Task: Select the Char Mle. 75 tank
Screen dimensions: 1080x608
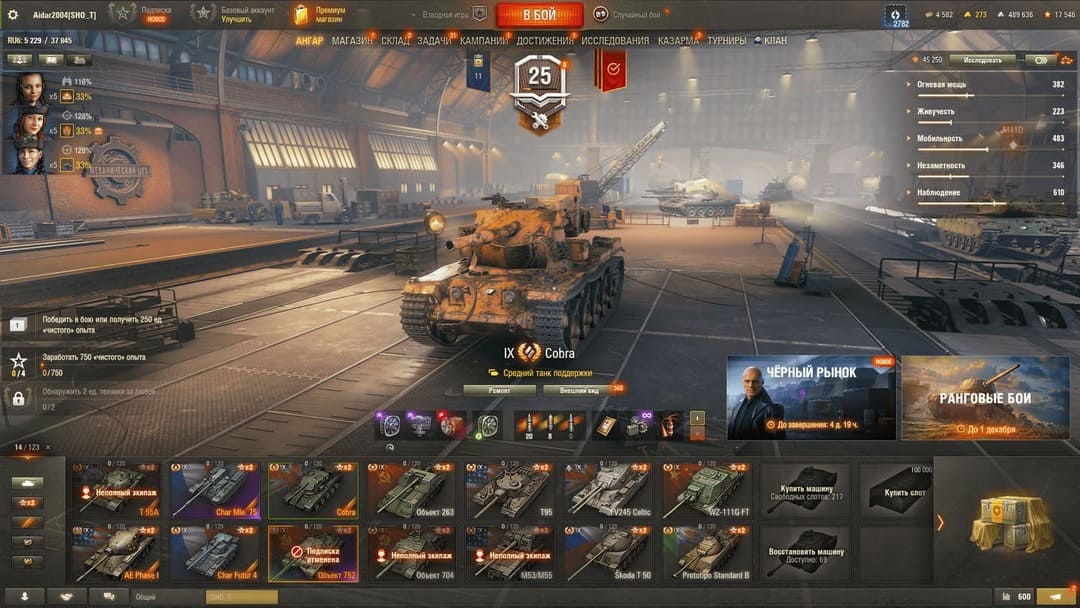Action: click(214, 490)
